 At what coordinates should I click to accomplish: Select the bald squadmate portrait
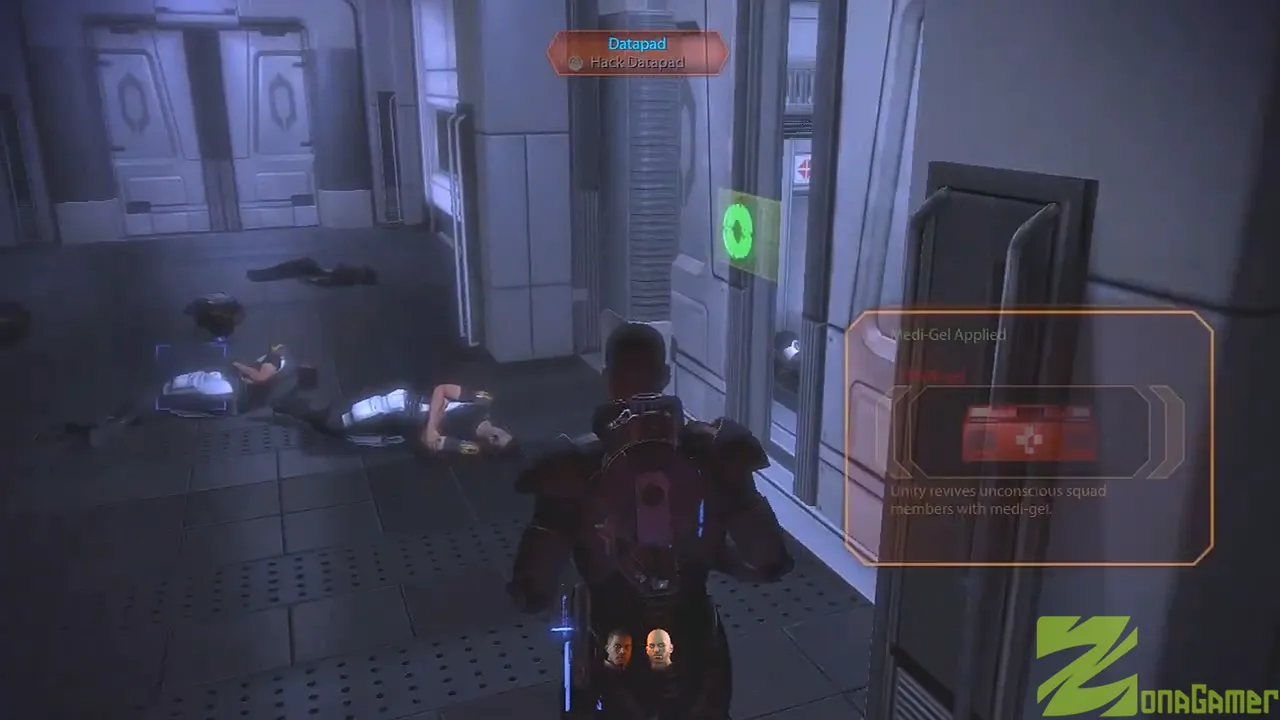click(658, 649)
